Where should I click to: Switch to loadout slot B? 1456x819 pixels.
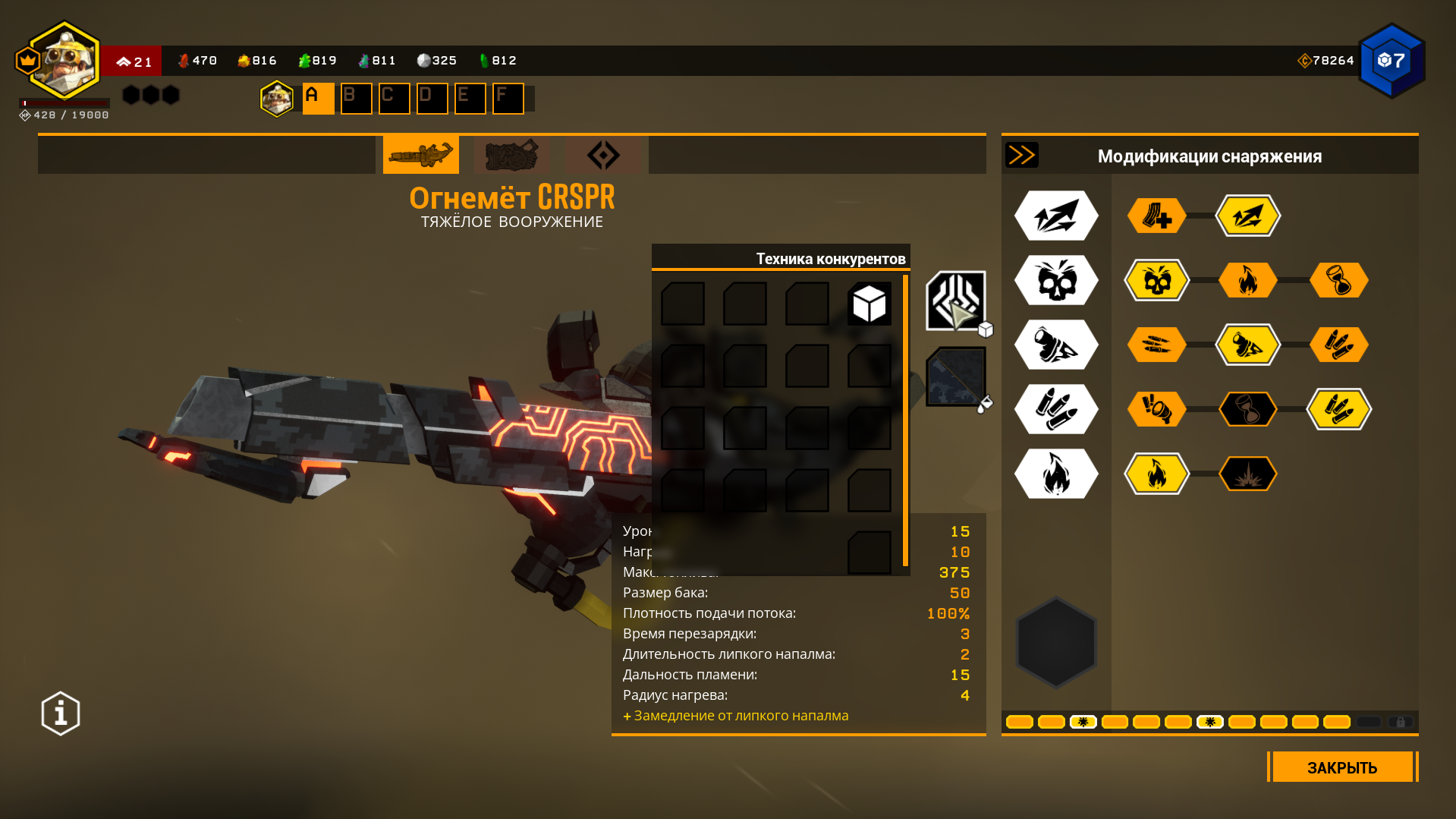click(x=356, y=99)
